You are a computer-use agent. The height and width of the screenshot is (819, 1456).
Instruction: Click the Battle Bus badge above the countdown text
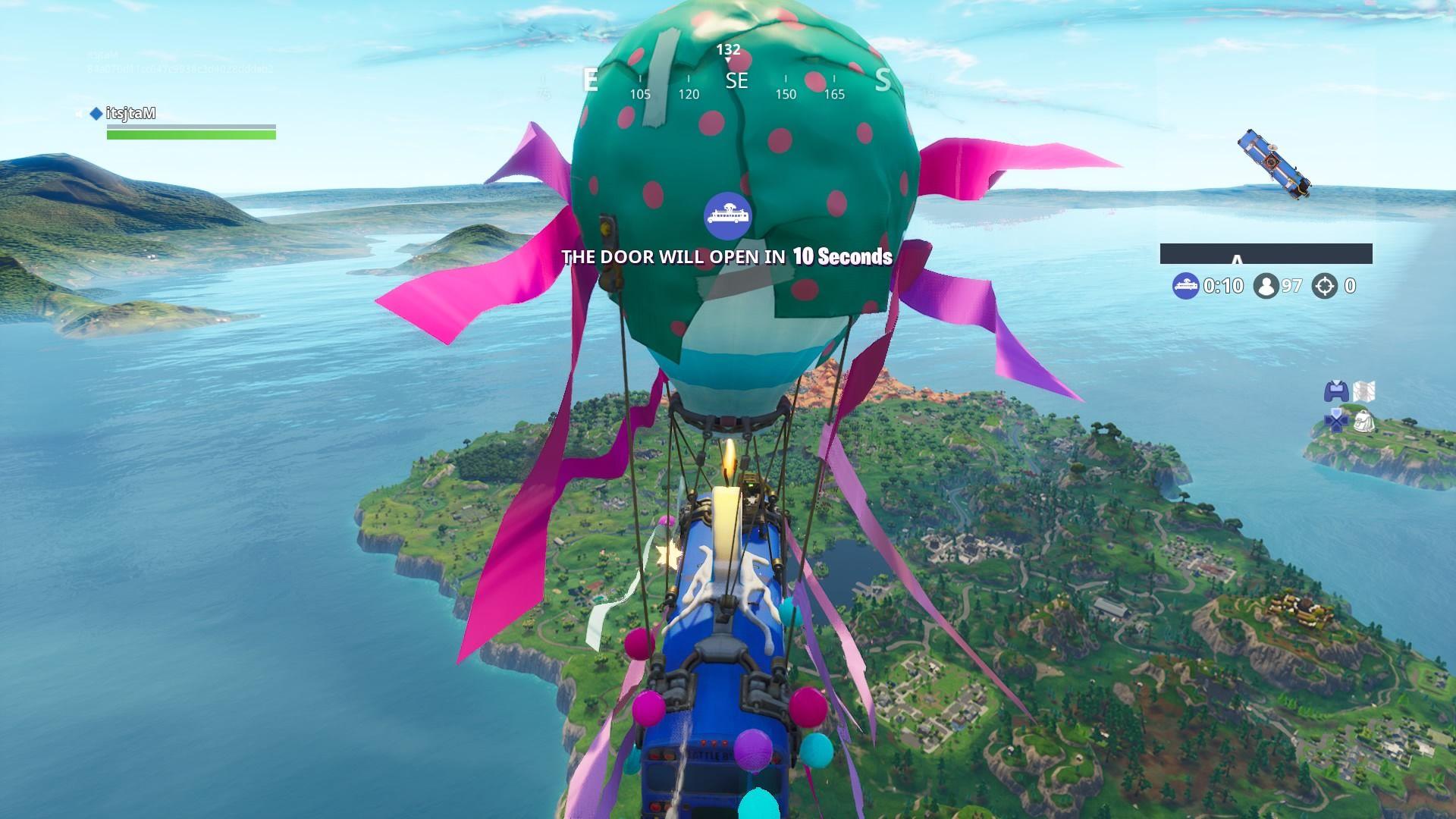(x=727, y=215)
